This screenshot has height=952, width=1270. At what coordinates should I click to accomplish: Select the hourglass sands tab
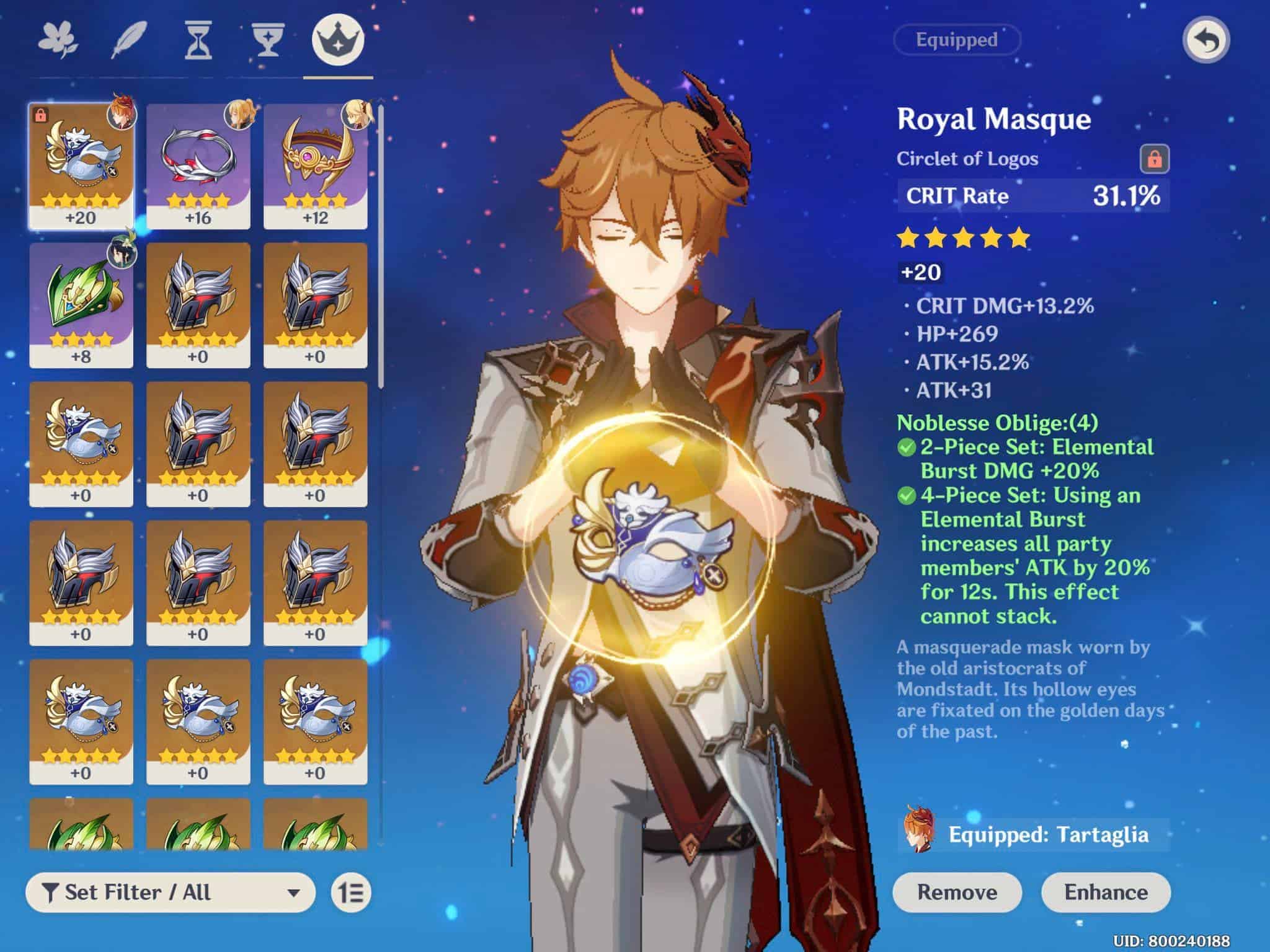tap(198, 40)
